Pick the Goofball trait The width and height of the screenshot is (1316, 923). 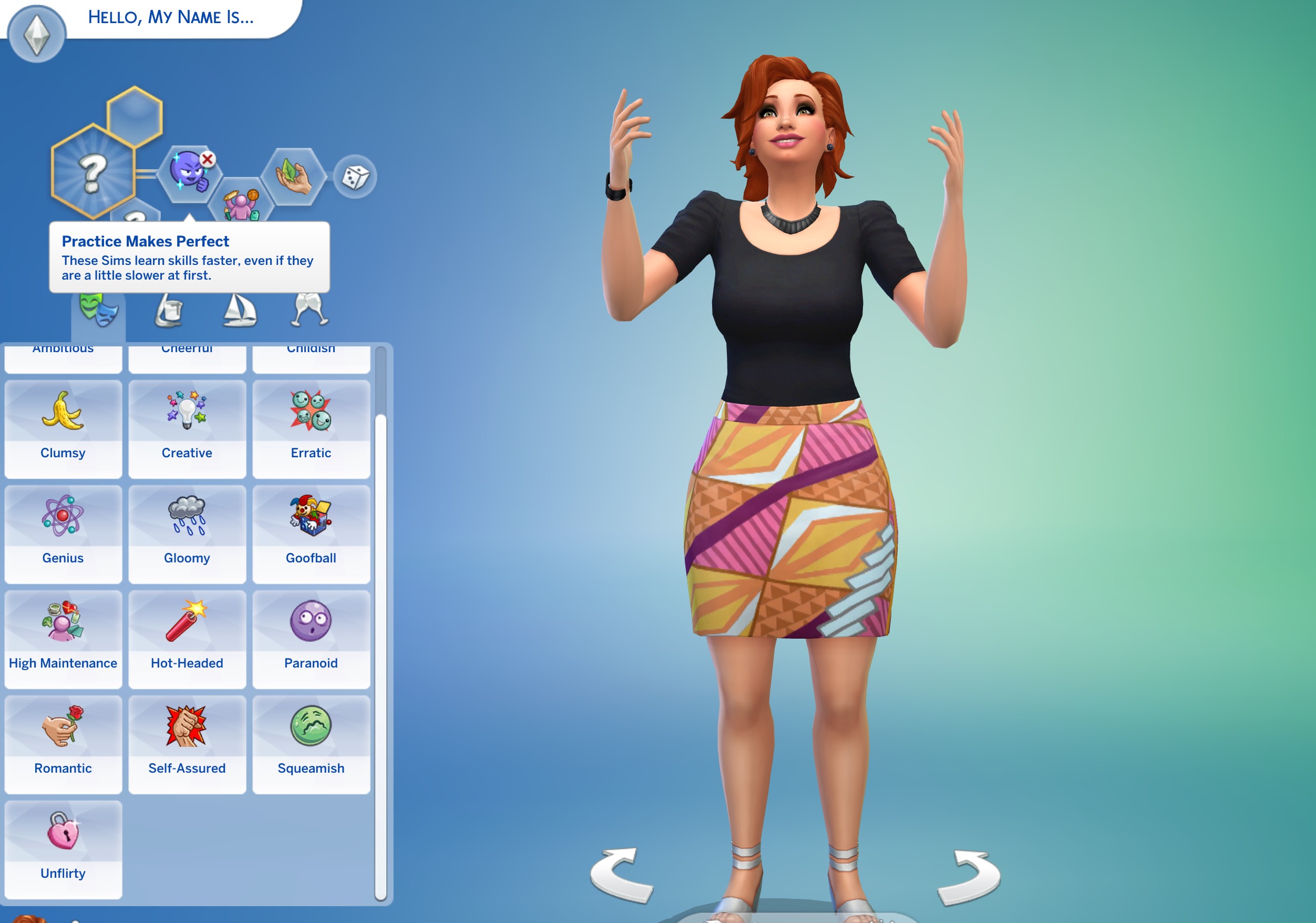(311, 534)
